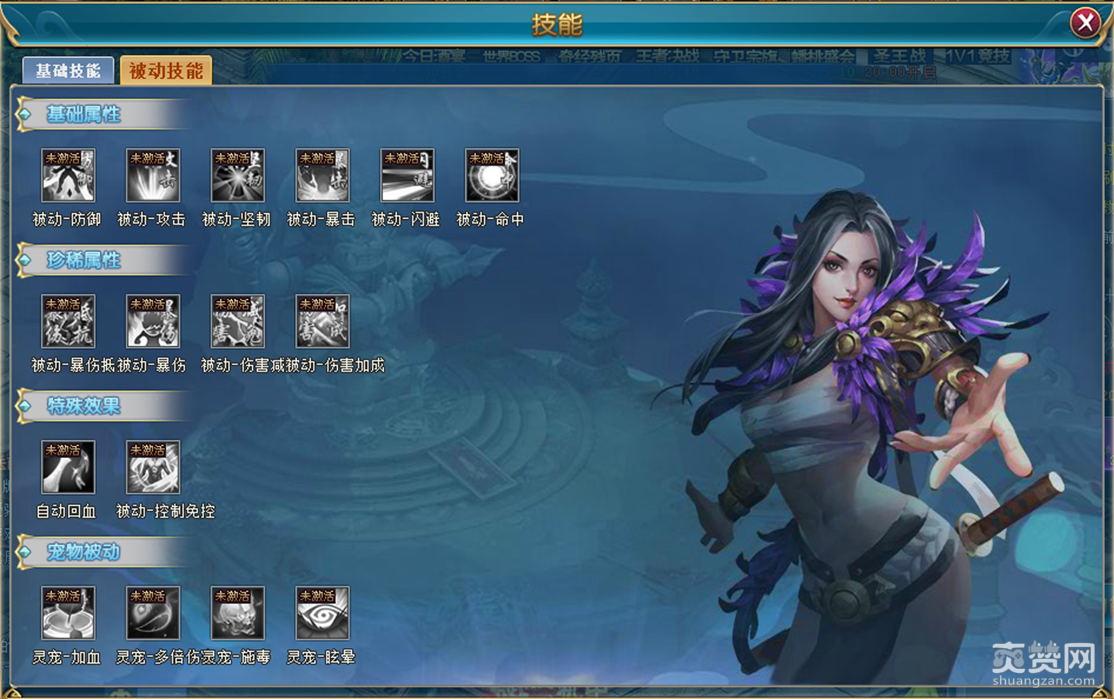The height and width of the screenshot is (699, 1114).
Task: Click the 被动-伤害减免 skill icon
Action: [238, 322]
